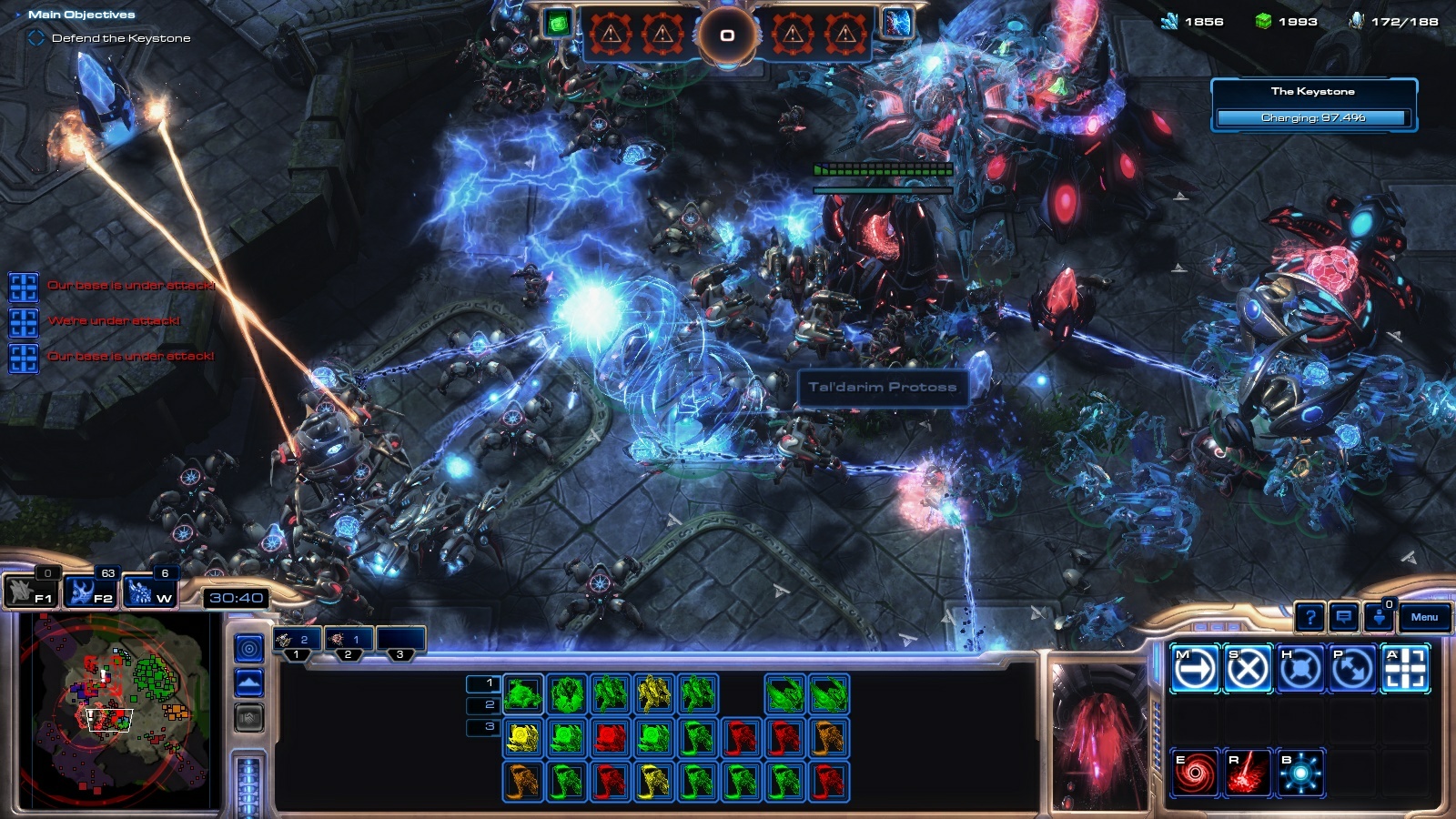Select the idle workers F1 button
Screen dimensions: 1456x819
[x=31, y=592]
